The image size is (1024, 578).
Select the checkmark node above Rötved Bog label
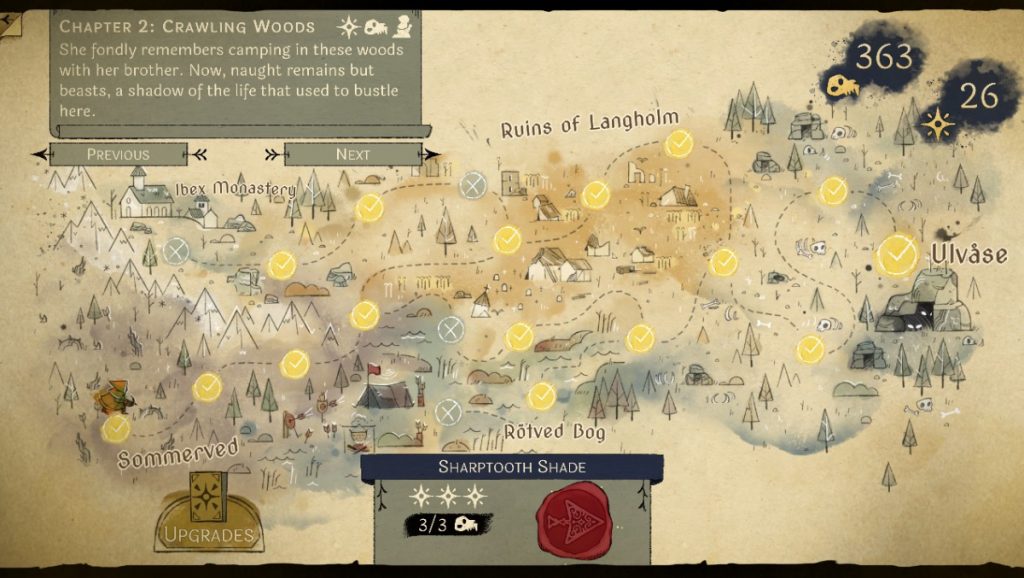[x=542, y=396]
